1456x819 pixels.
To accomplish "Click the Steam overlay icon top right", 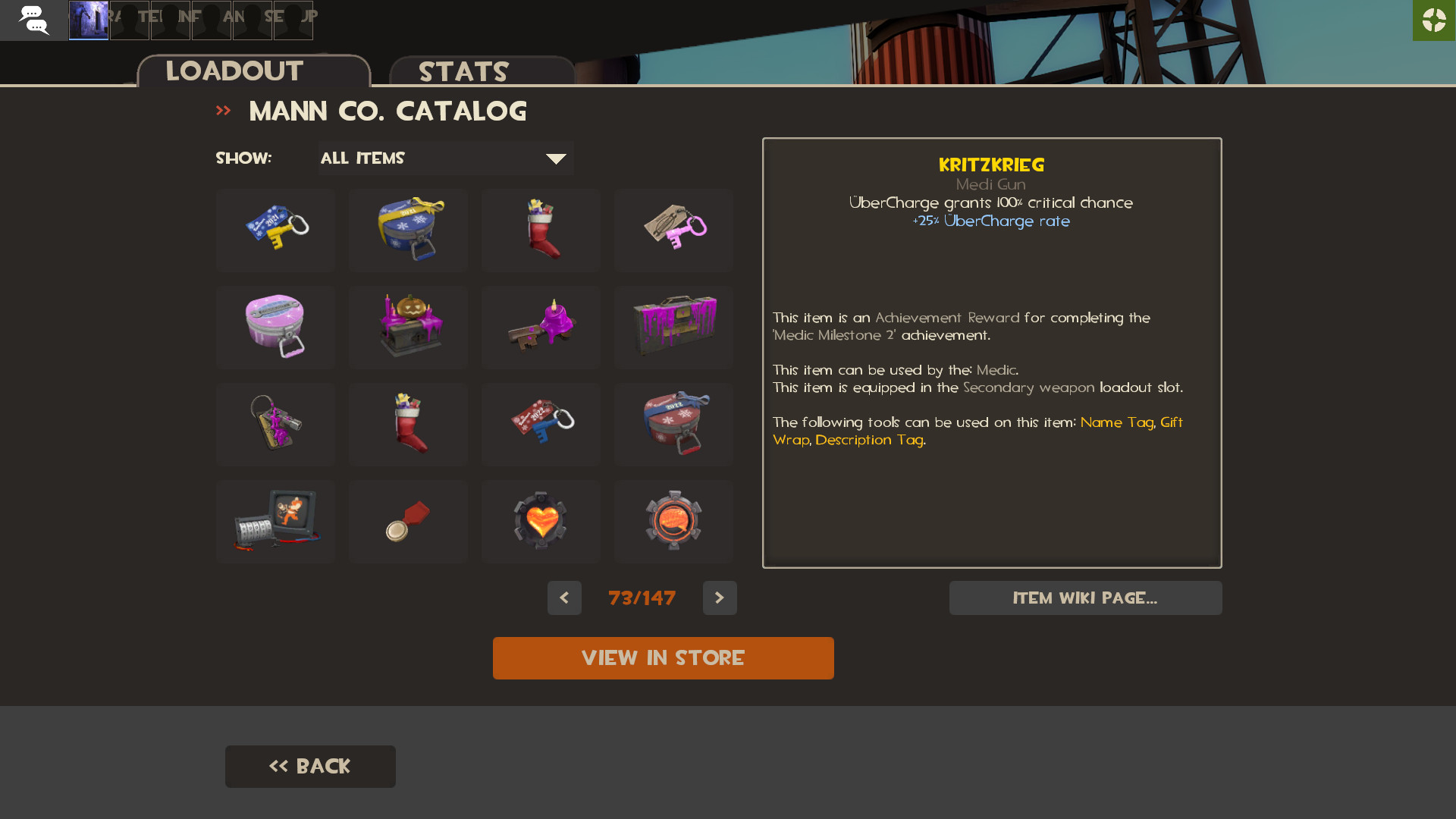I will (x=1433, y=20).
